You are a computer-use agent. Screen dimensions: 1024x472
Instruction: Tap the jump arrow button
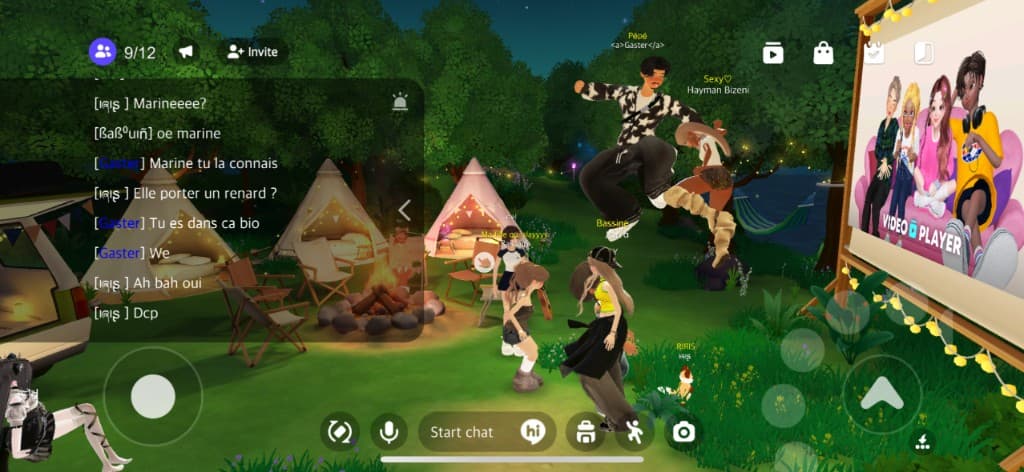[881, 394]
